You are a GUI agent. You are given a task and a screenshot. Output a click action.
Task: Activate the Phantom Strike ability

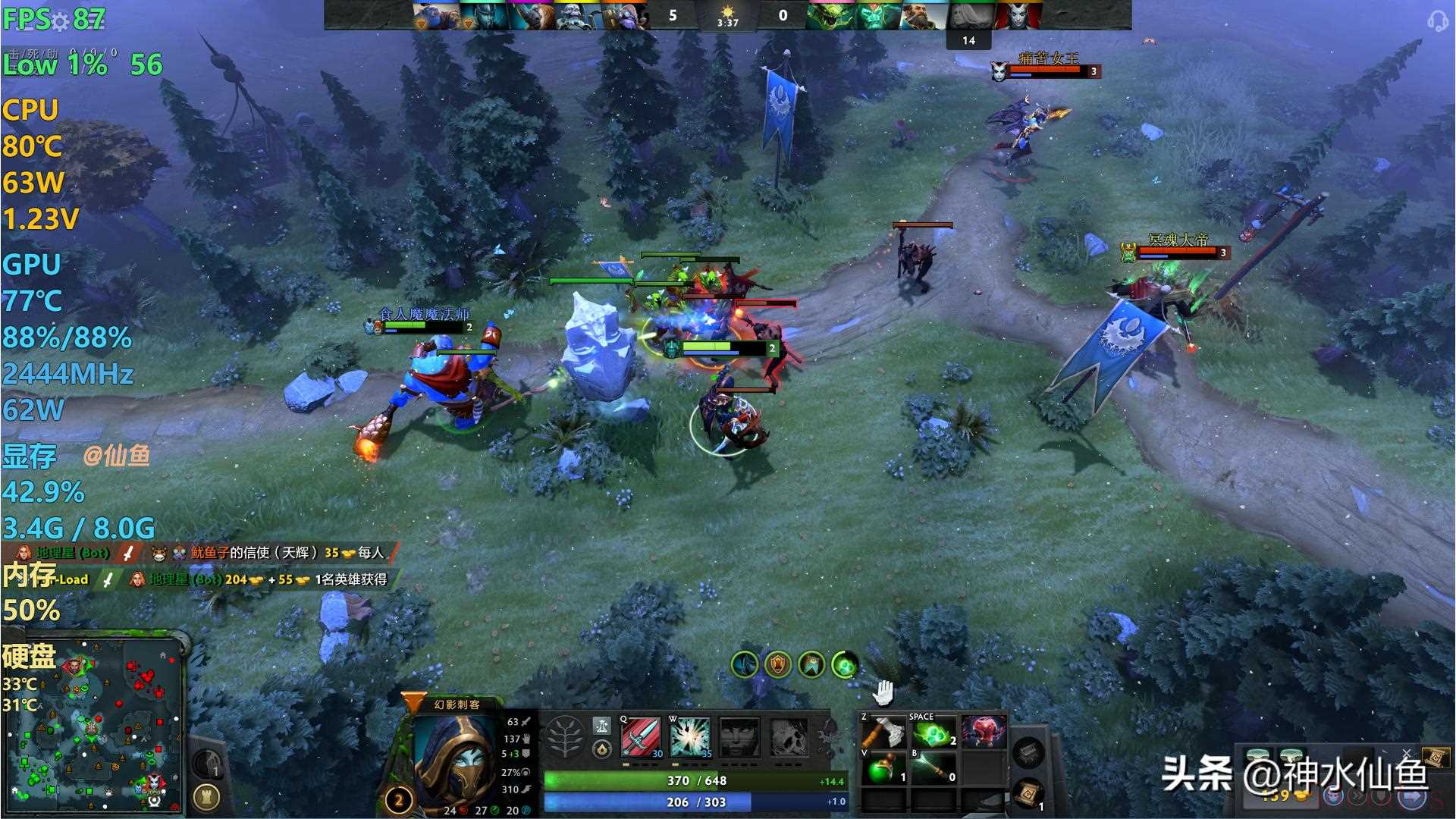[x=689, y=736]
